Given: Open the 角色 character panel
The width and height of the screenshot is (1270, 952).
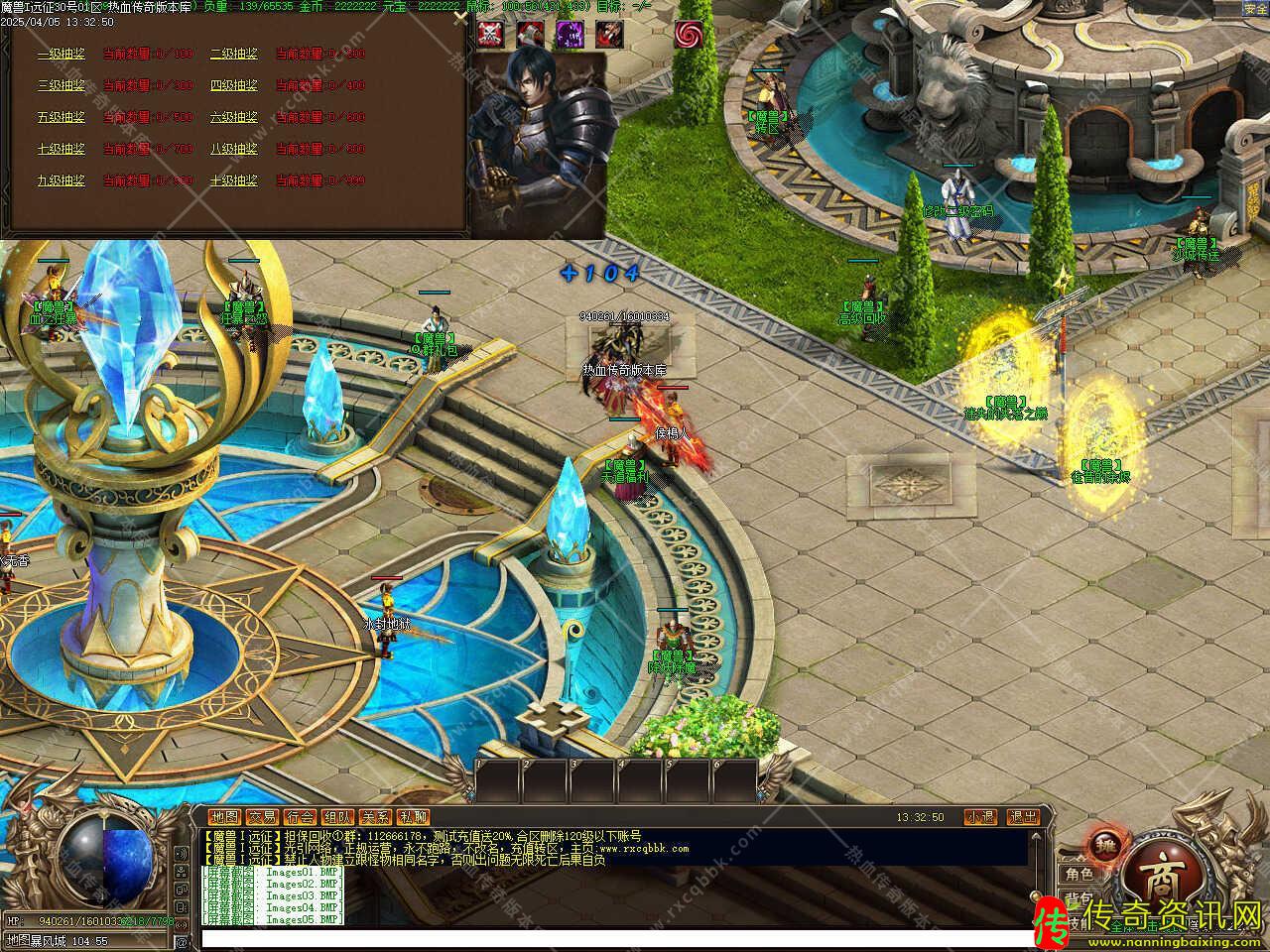Looking at the screenshot, I should click(1078, 874).
